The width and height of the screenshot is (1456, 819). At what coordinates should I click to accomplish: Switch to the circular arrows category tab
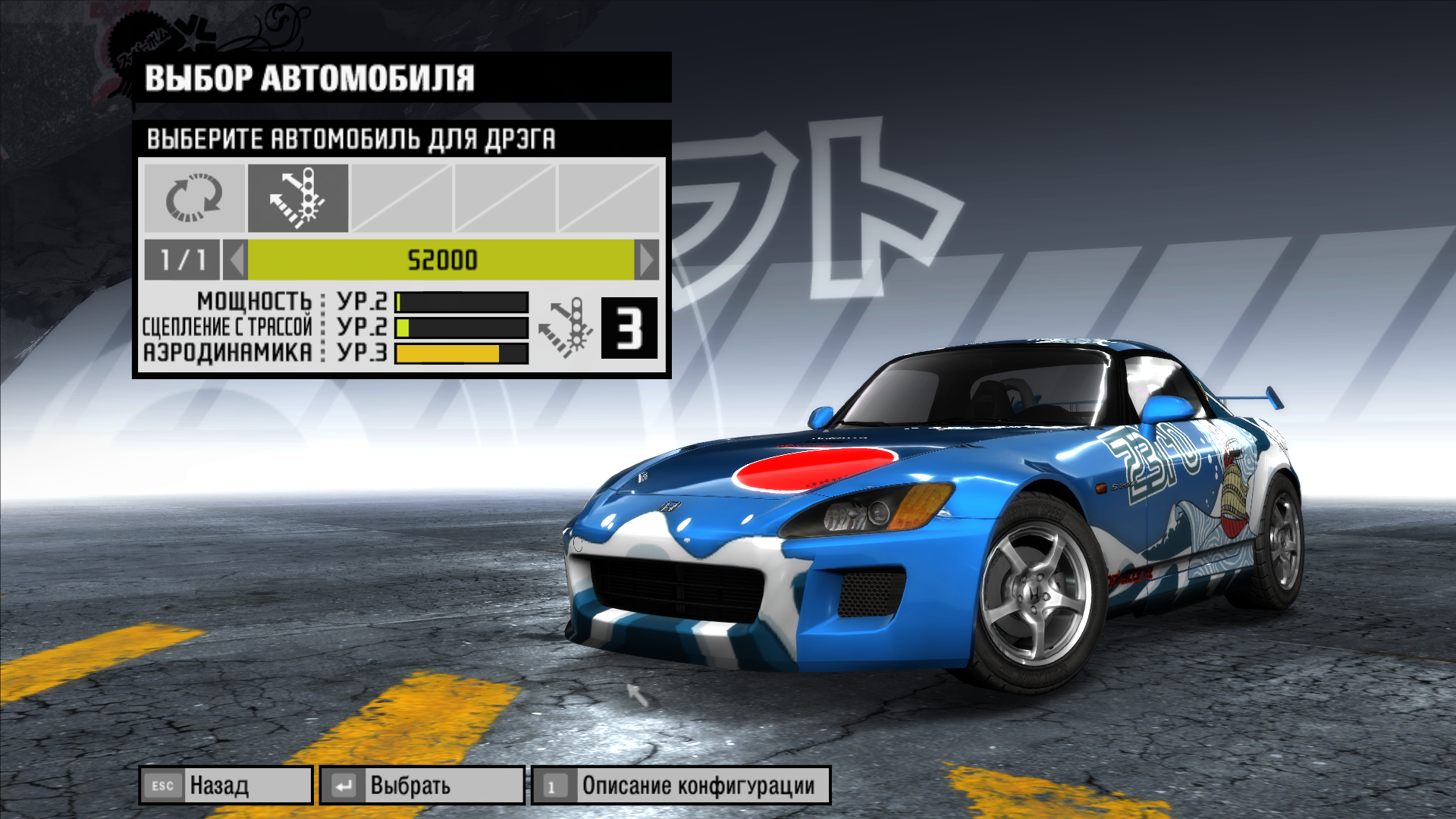point(194,198)
